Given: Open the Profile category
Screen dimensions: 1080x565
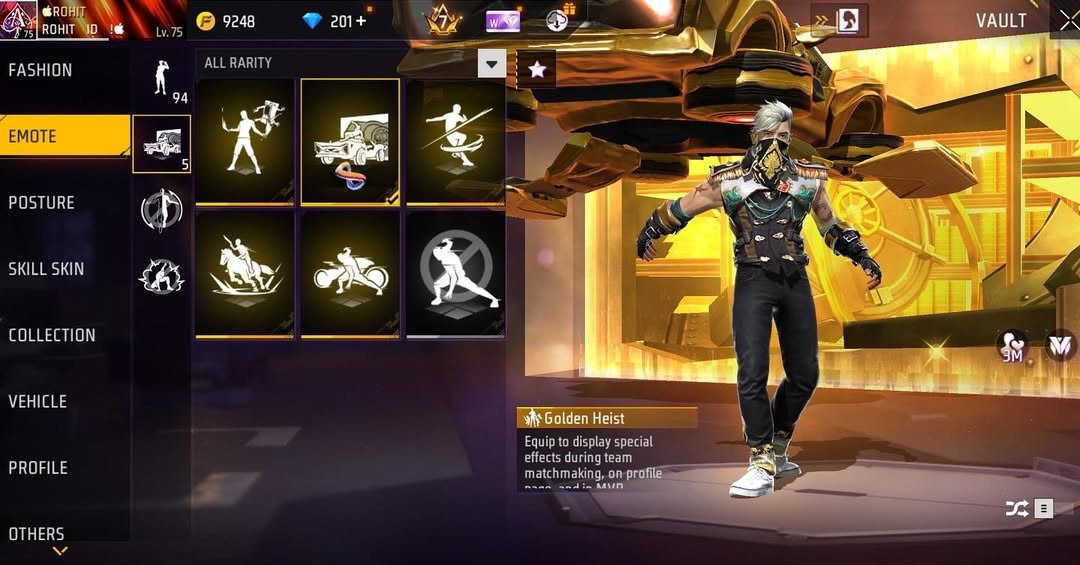Looking at the screenshot, I should [x=39, y=467].
